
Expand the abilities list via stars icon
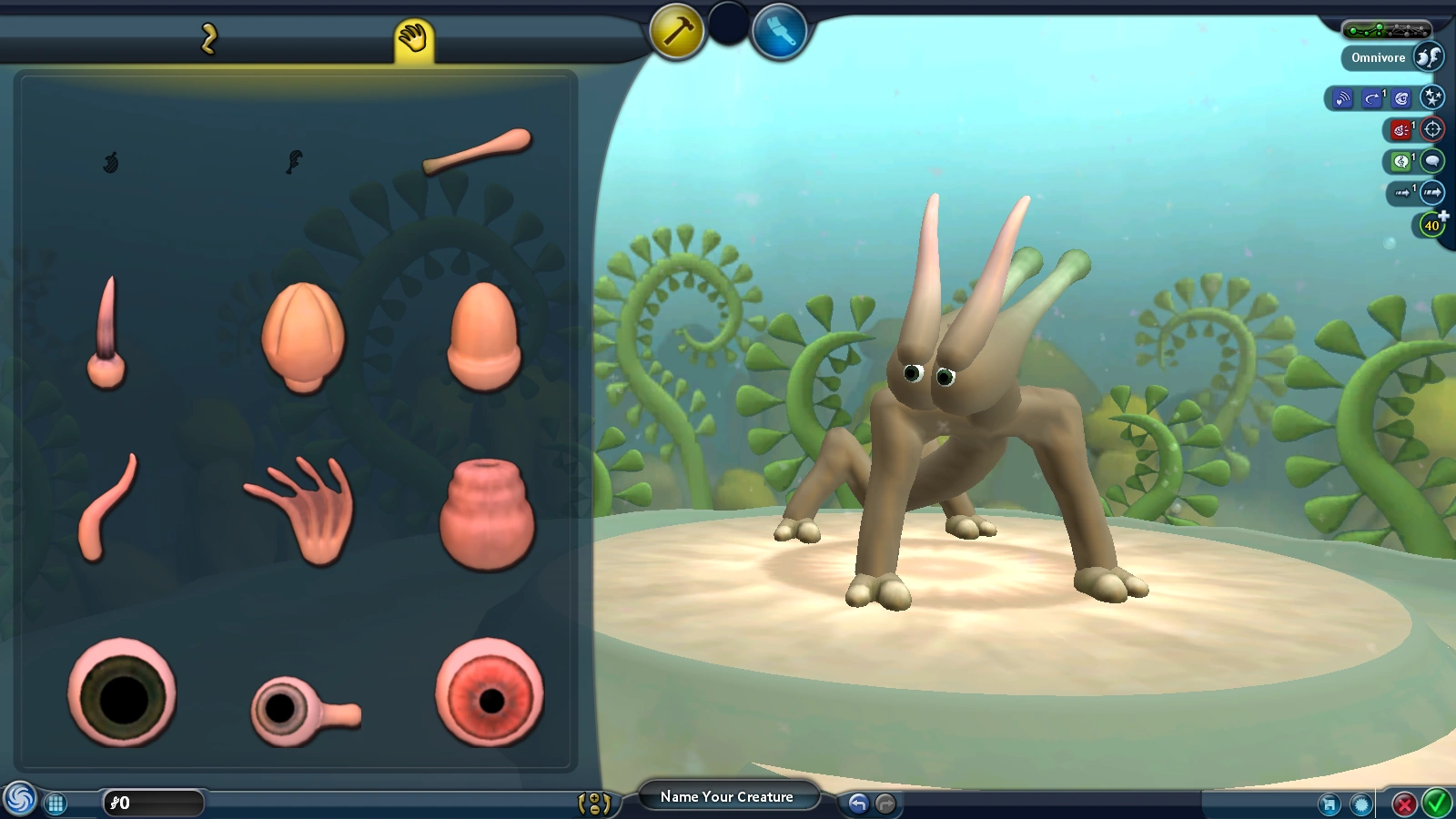pos(1432,97)
